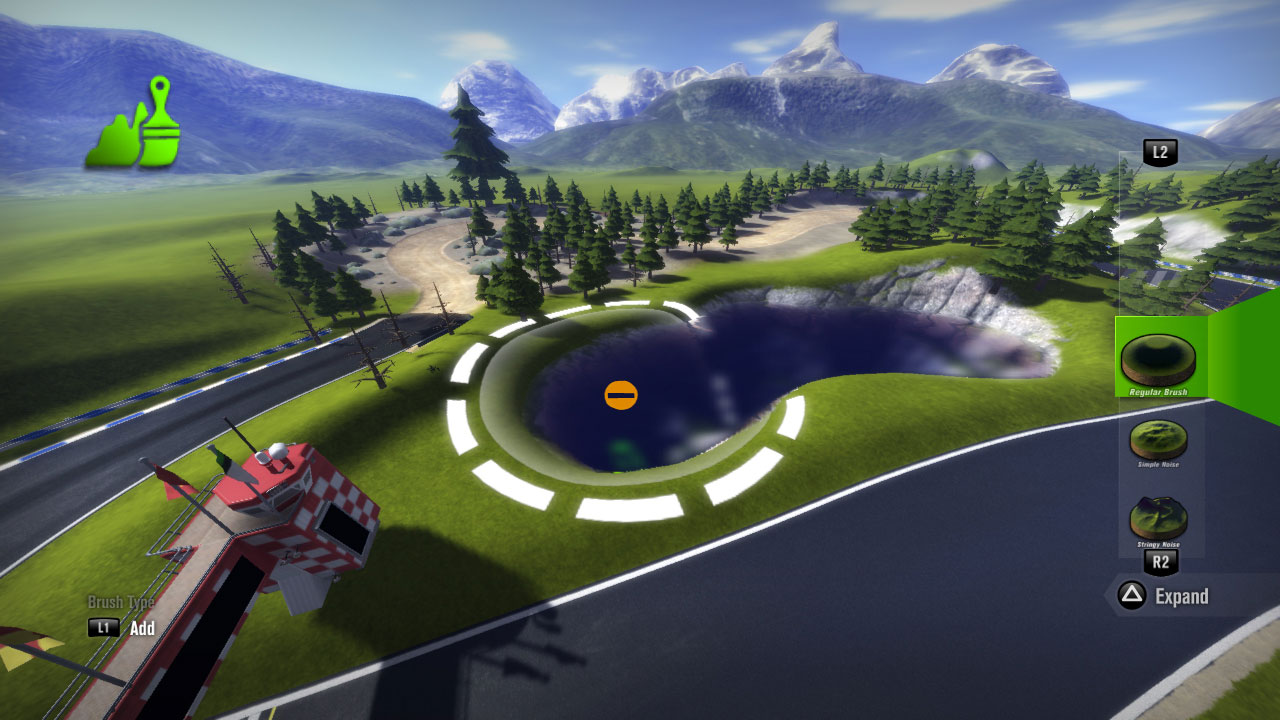Viewport: 1280px width, 720px height.
Task: Click the L1 button prompt for Brush Type
Action: pyautogui.click(x=104, y=629)
